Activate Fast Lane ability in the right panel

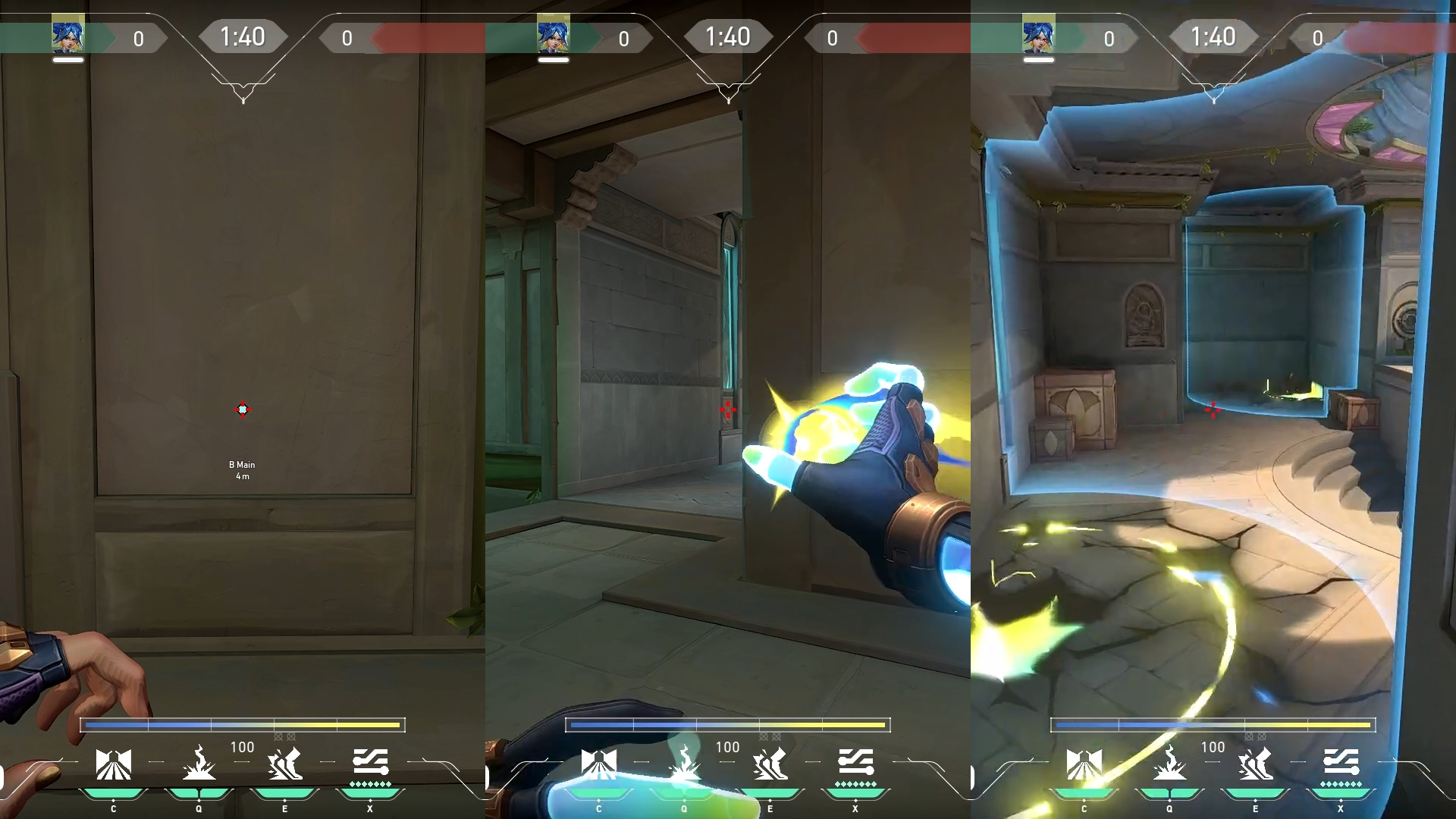(x=1084, y=764)
